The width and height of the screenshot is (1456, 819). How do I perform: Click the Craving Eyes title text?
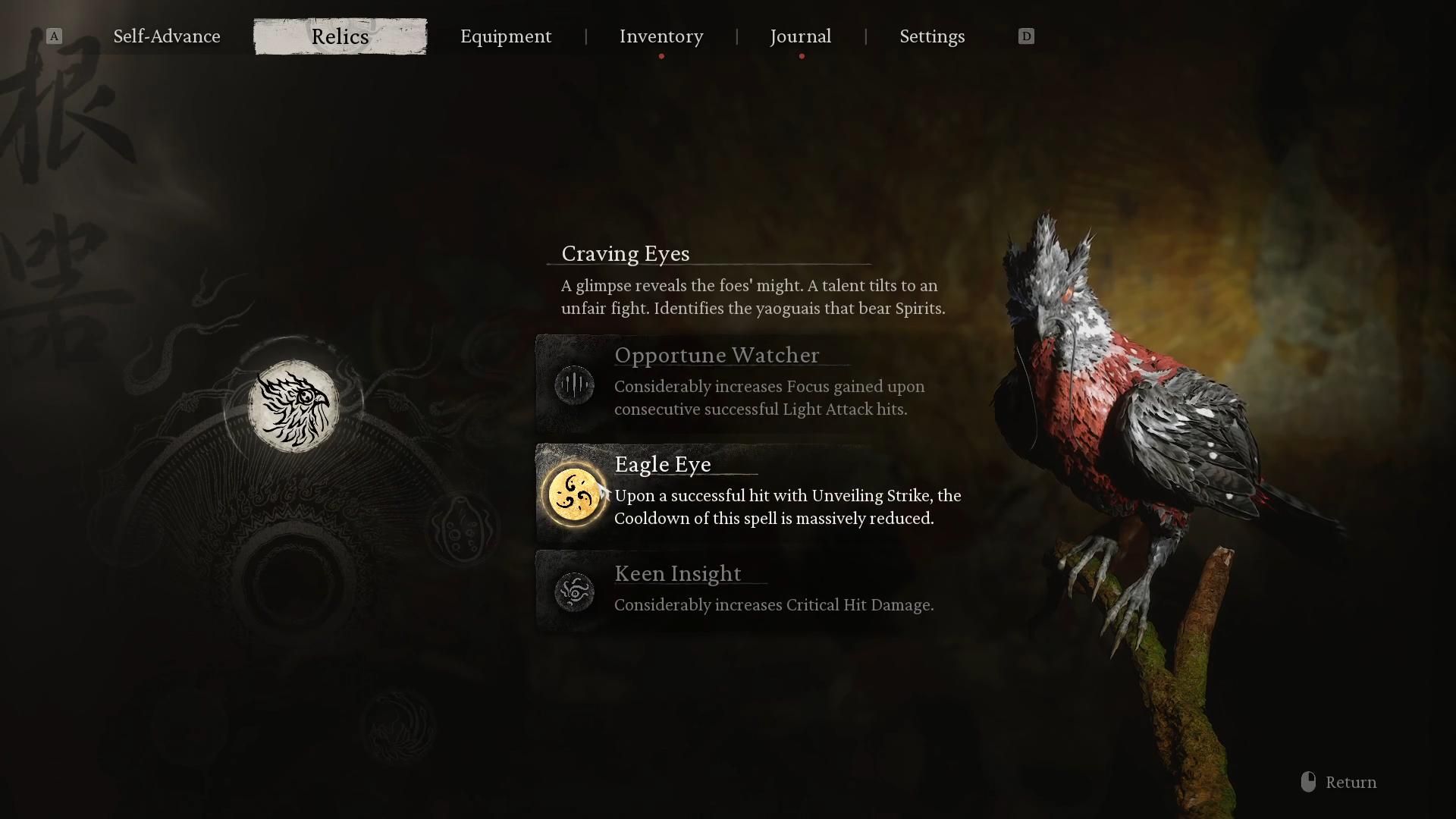[624, 254]
